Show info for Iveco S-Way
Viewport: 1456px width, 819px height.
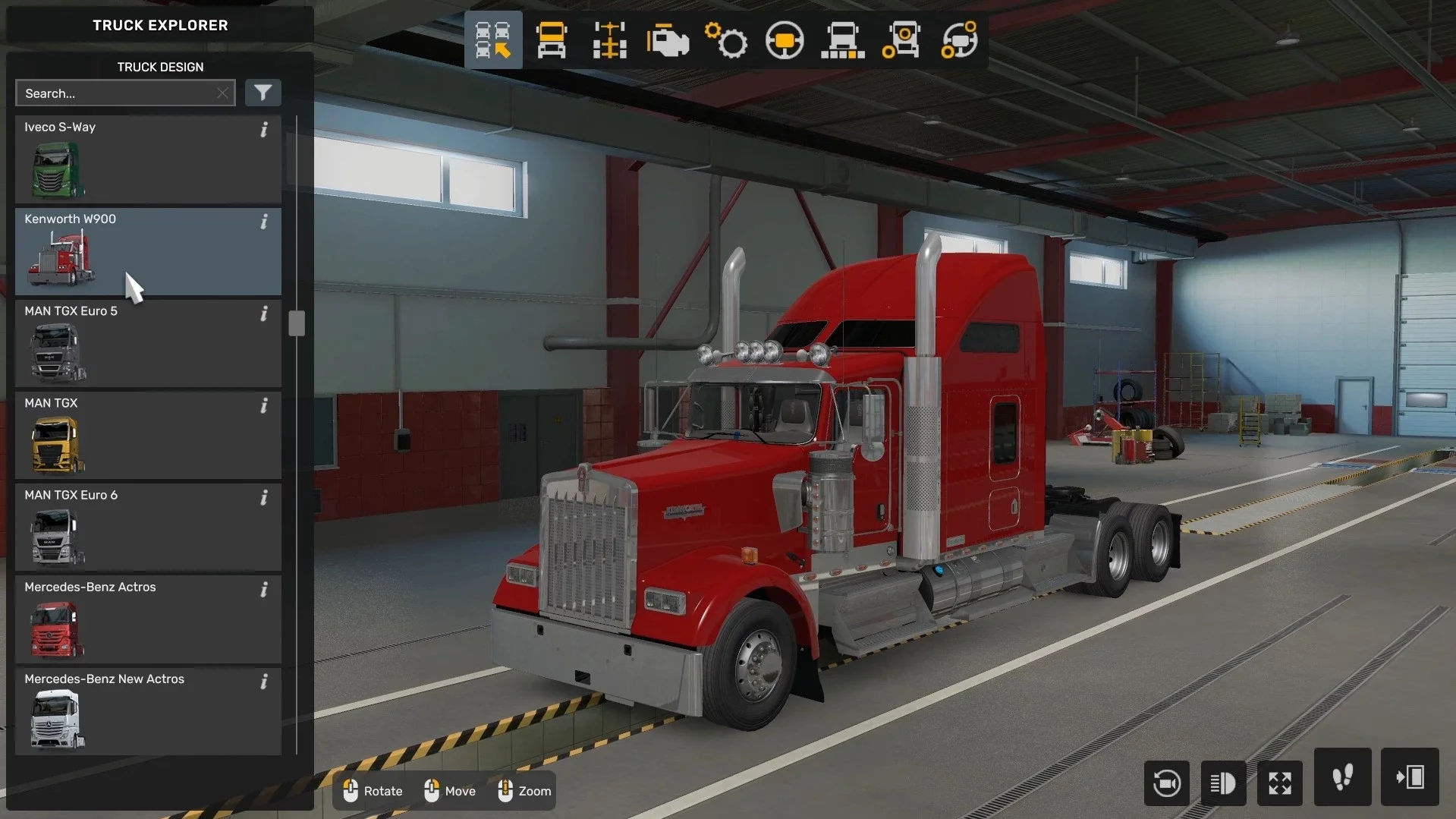point(264,130)
